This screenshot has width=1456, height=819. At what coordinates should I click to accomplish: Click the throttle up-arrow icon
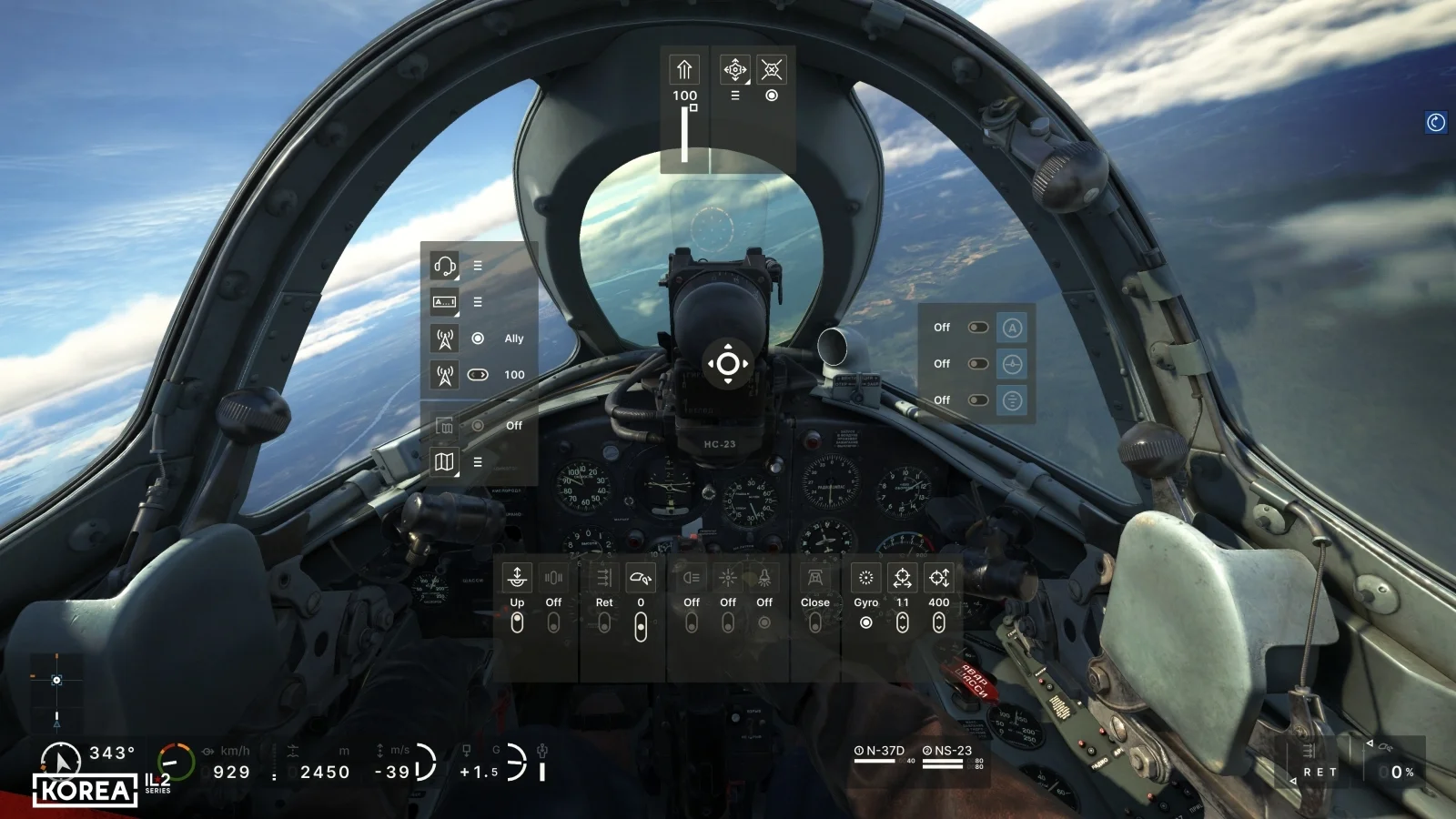(684, 69)
